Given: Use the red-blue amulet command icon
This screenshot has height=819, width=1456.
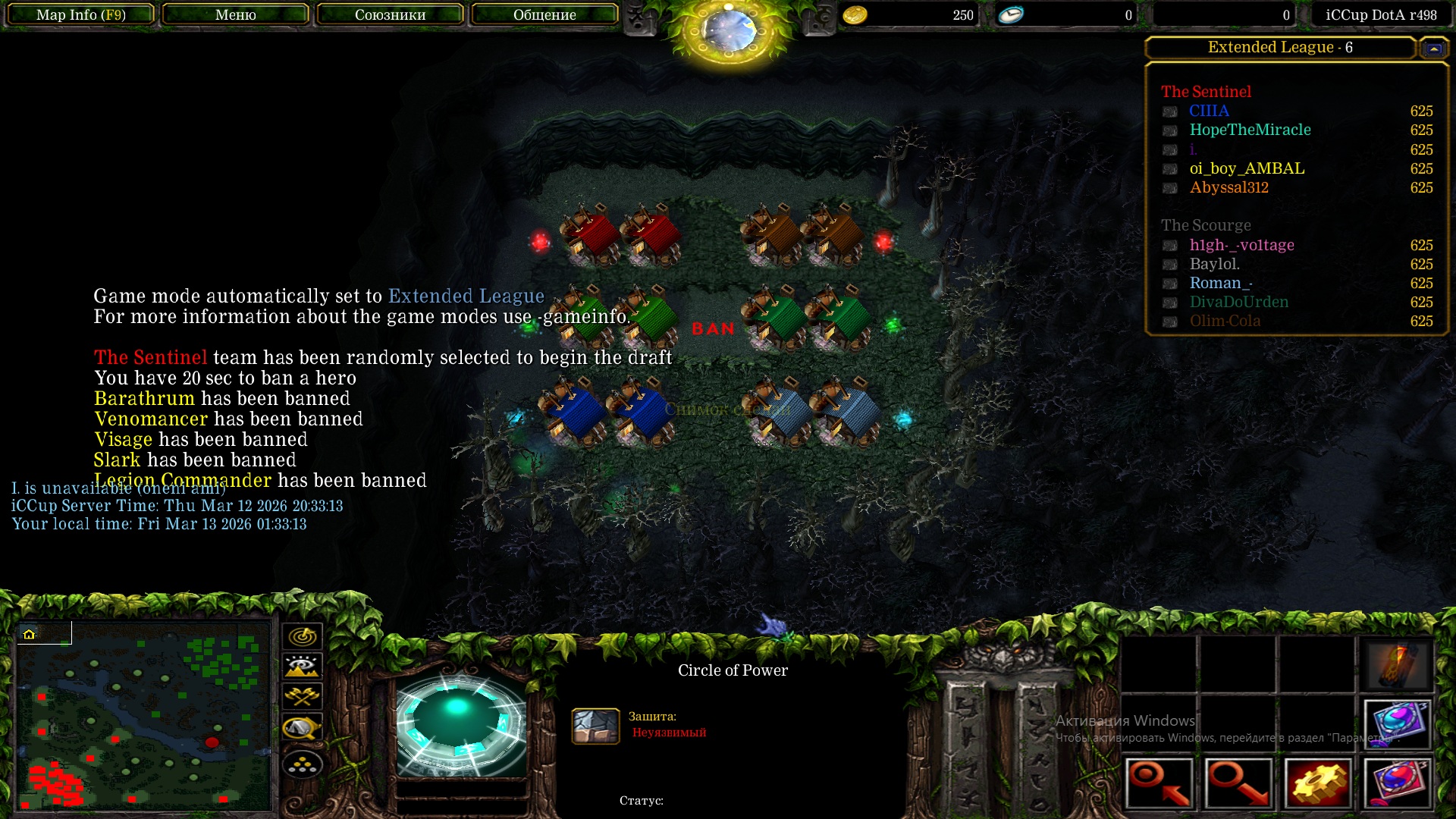Looking at the screenshot, I should 1398,783.
